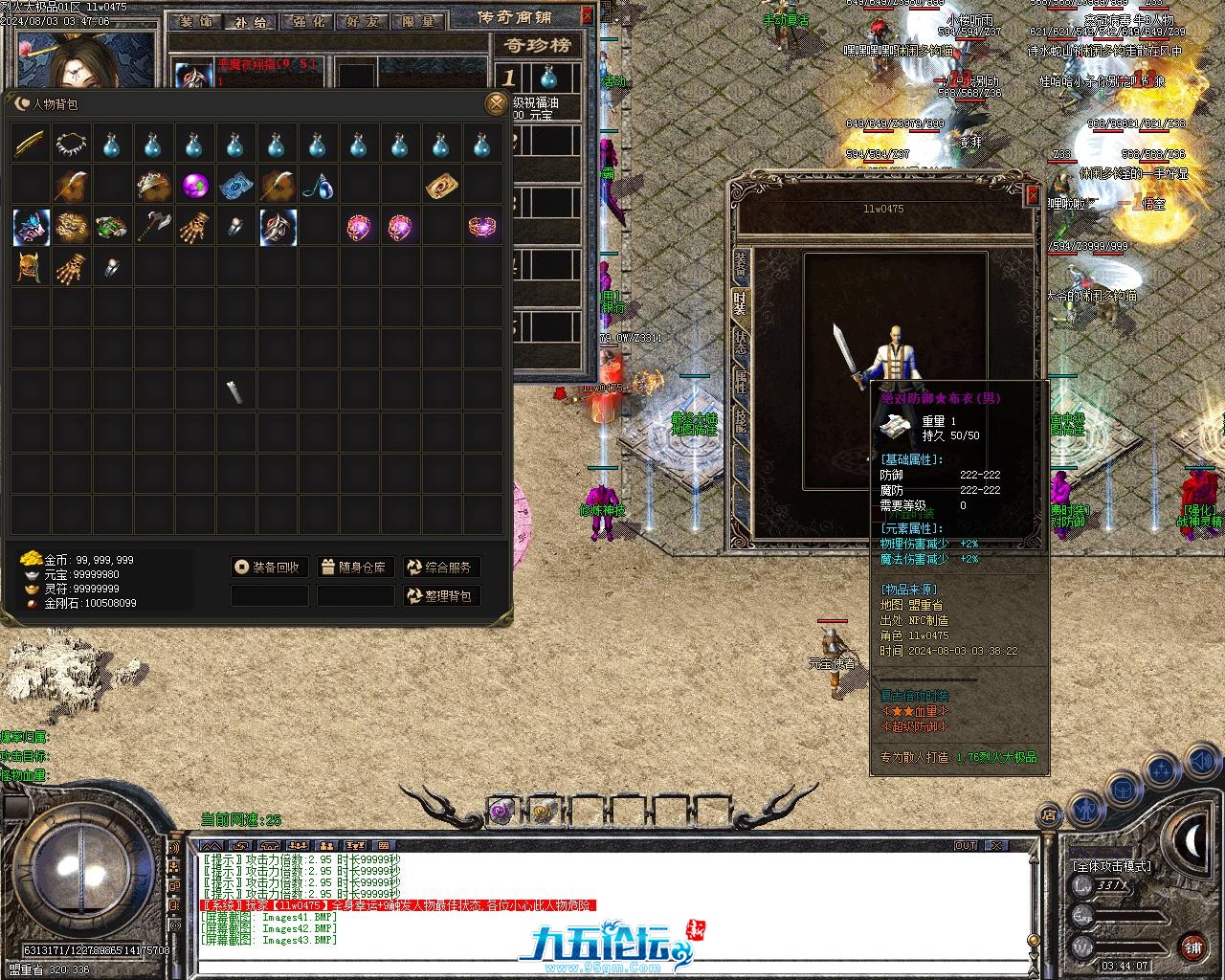Select the double-bladed axe item

tap(154, 227)
